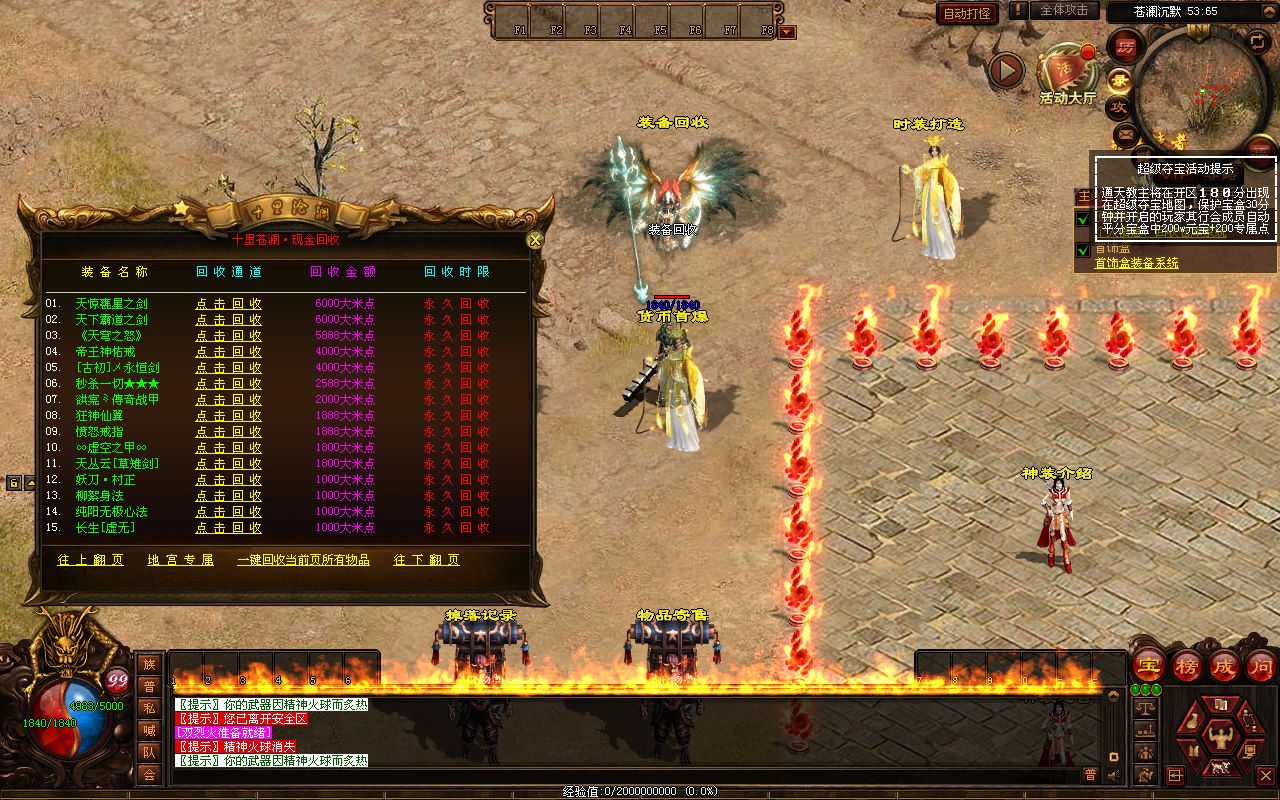
Task: Open the 榜 ranking round button
Action: click(x=1187, y=665)
